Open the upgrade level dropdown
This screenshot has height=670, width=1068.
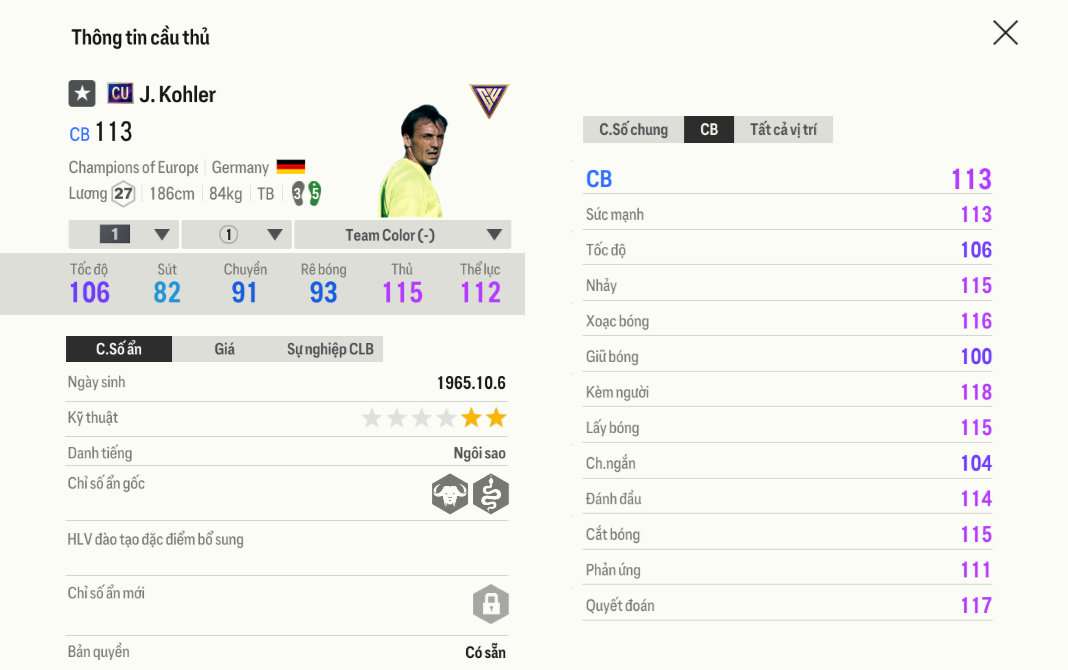[x=124, y=235]
